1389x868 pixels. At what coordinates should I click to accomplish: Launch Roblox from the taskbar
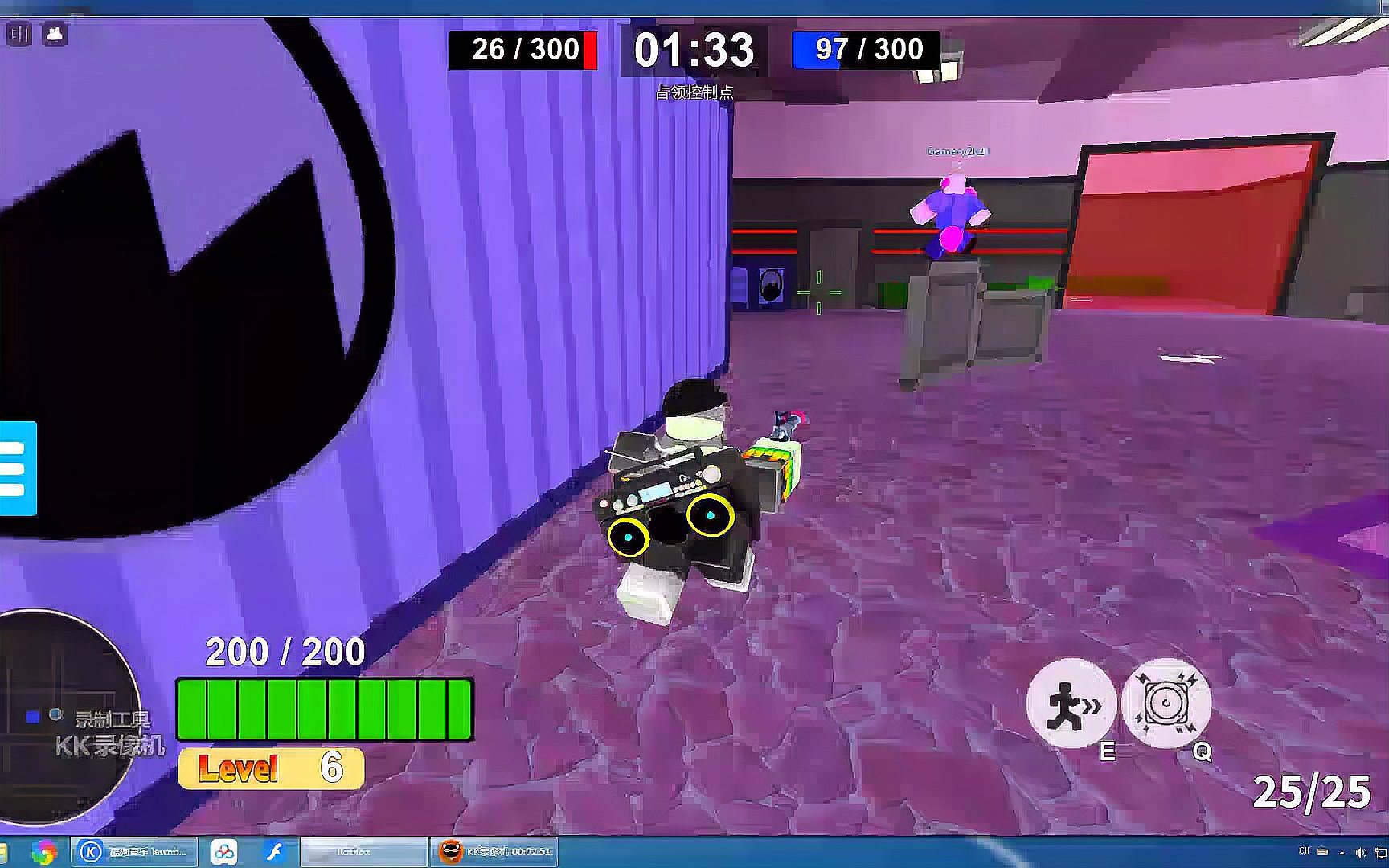tap(362, 854)
